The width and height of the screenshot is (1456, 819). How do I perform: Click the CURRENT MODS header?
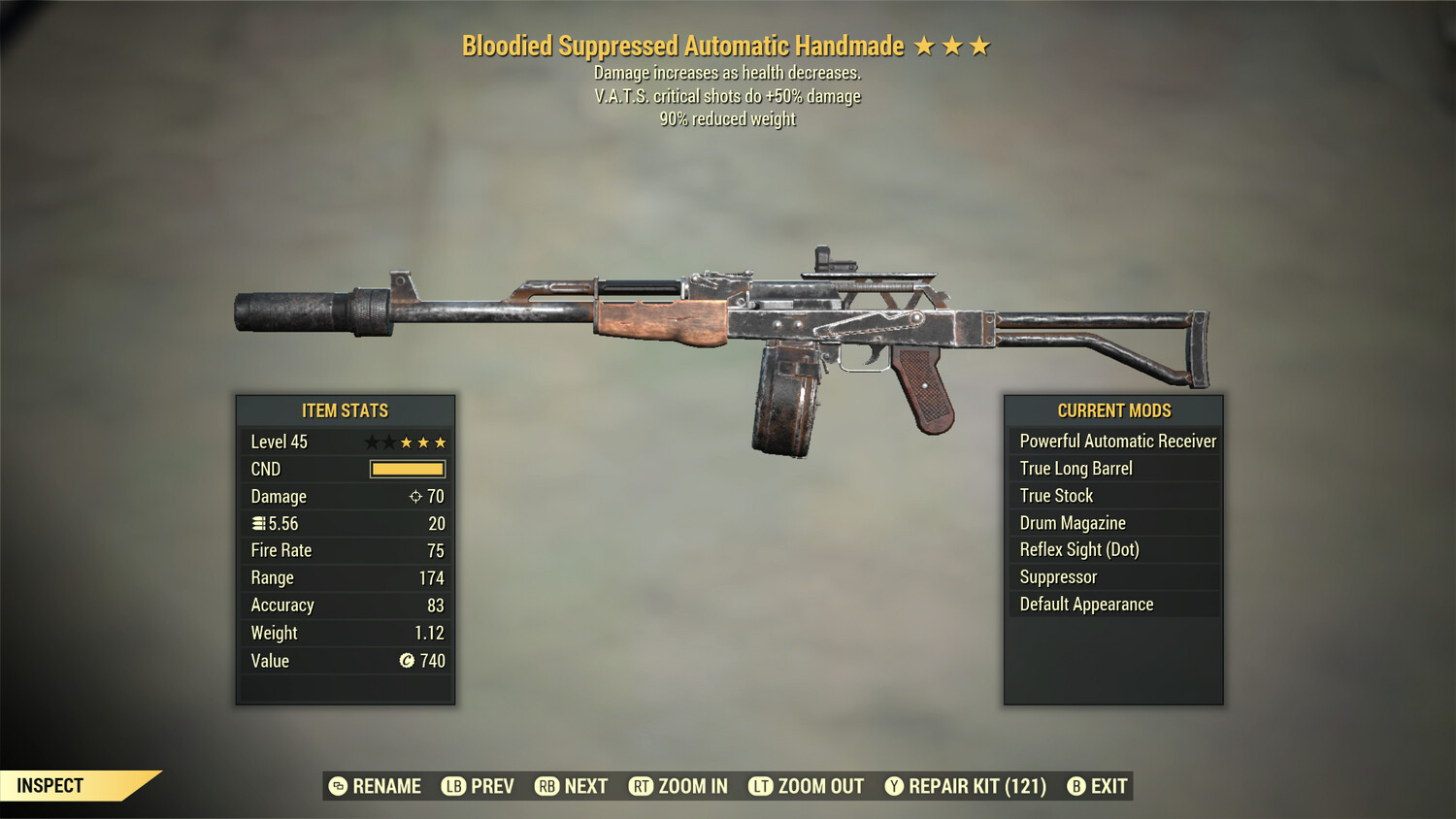[1113, 410]
